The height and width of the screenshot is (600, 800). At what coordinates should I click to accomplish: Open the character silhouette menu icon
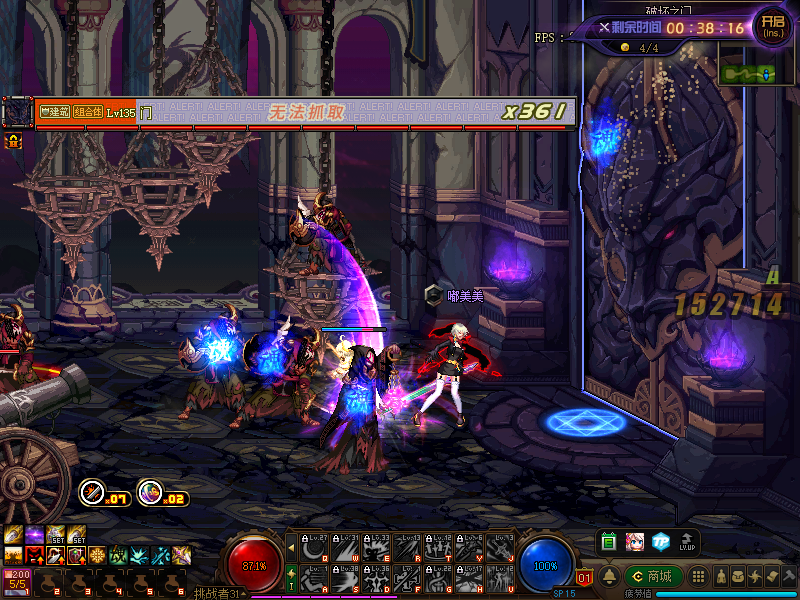721,576
